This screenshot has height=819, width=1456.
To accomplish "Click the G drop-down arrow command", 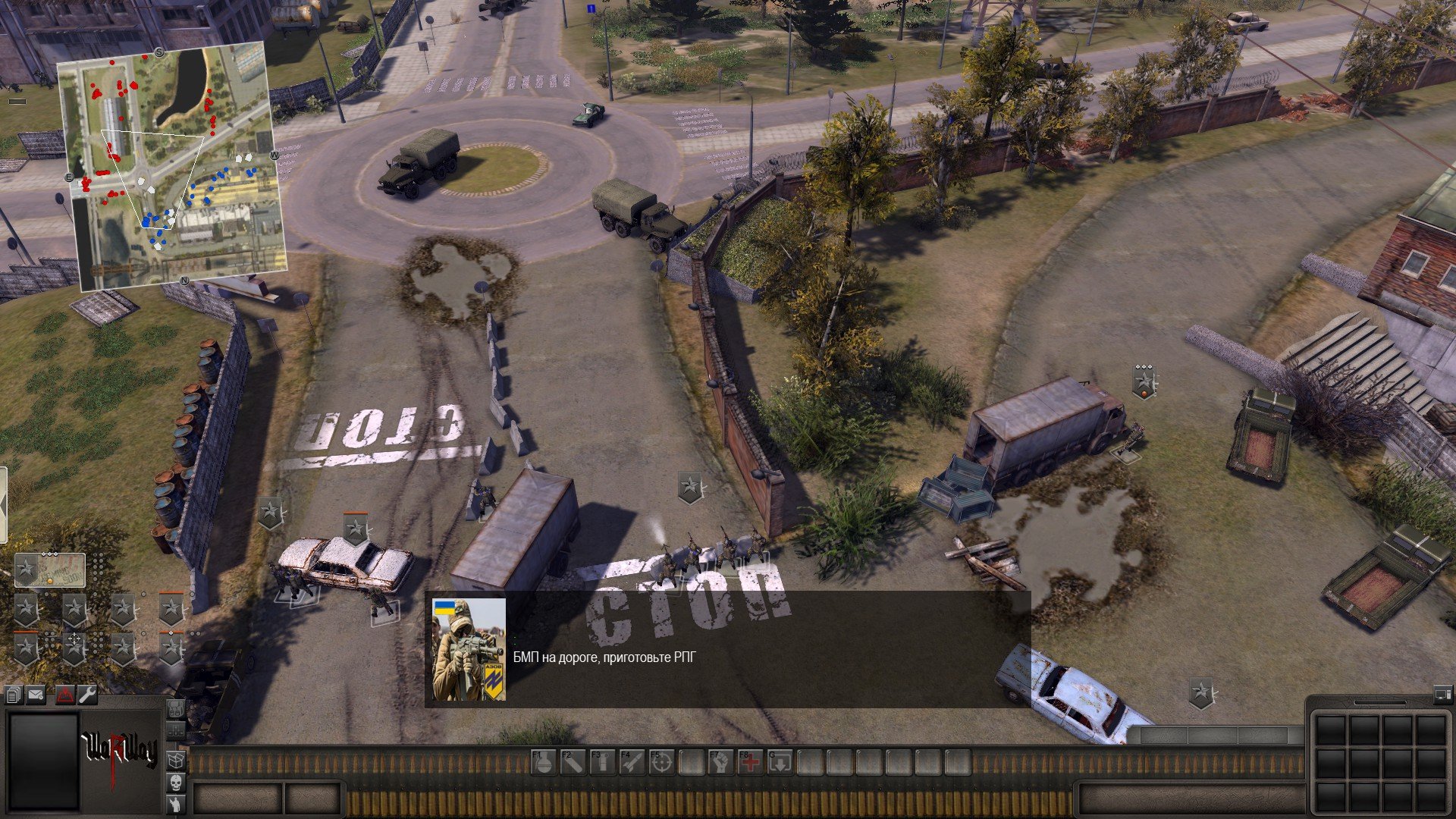I will click(780, 762).
